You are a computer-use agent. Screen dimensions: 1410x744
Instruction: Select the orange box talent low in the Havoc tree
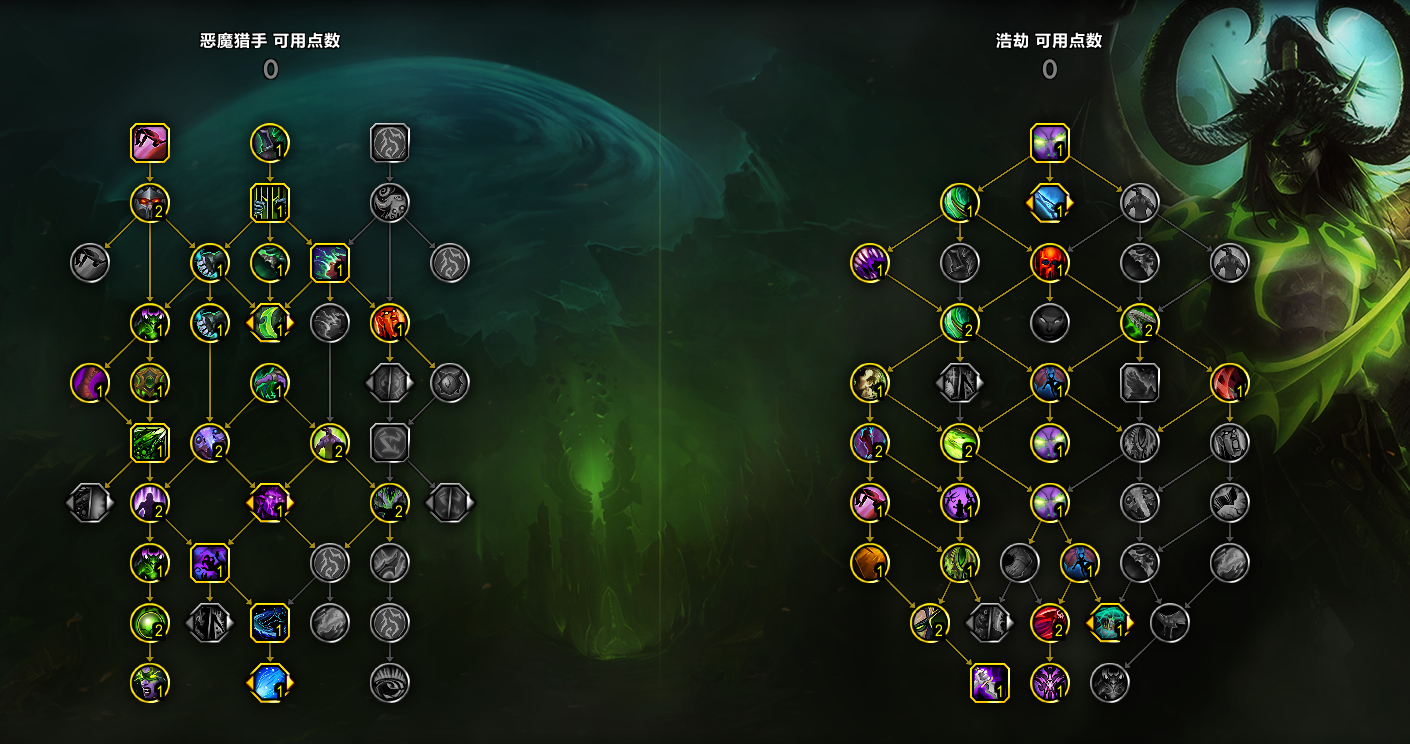point(868,563)
